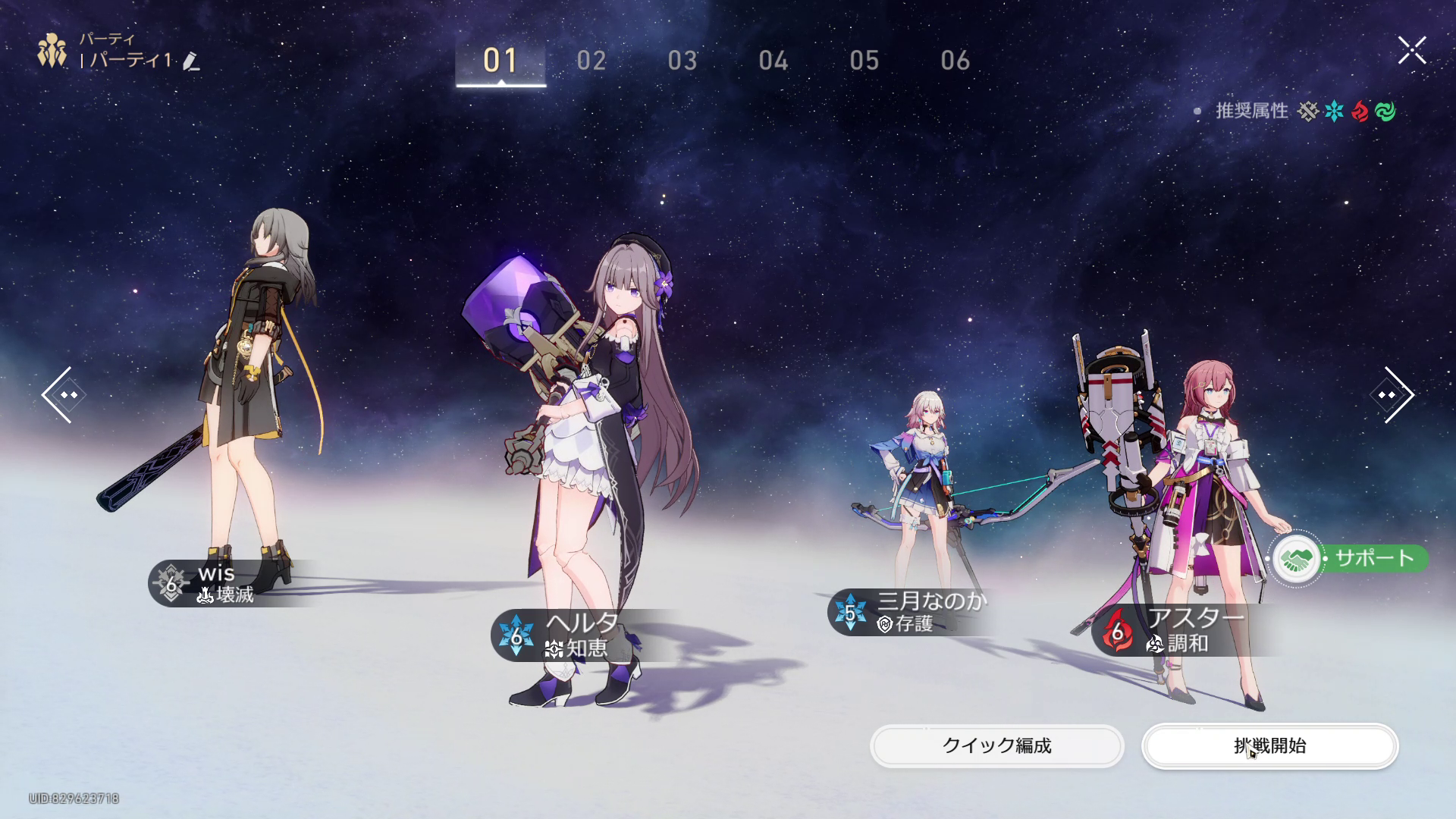1456x819 pixels.
Task: Select the Fire recommended attribute icon
Action: pyautogui.click(x=1361, y=111)
